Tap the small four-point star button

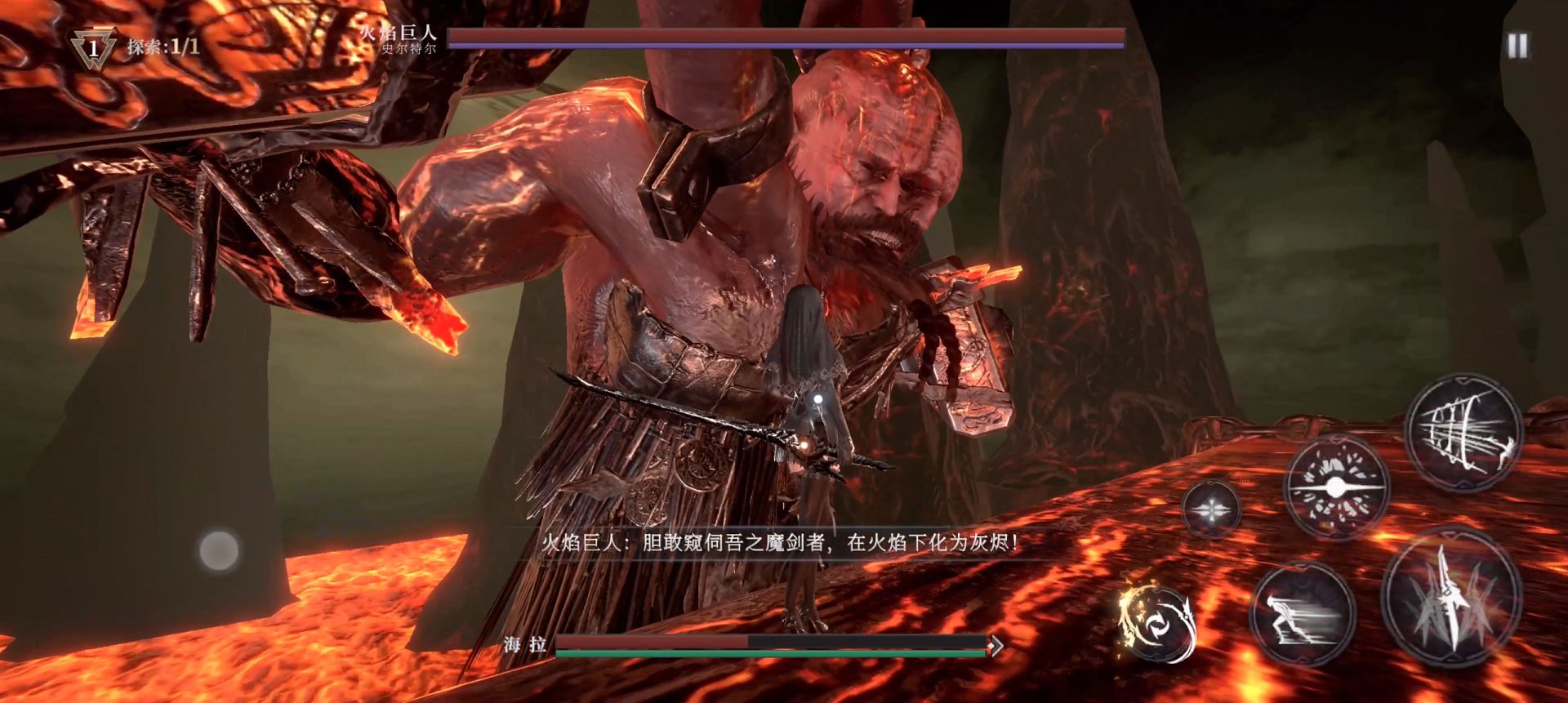[1211, 509]
